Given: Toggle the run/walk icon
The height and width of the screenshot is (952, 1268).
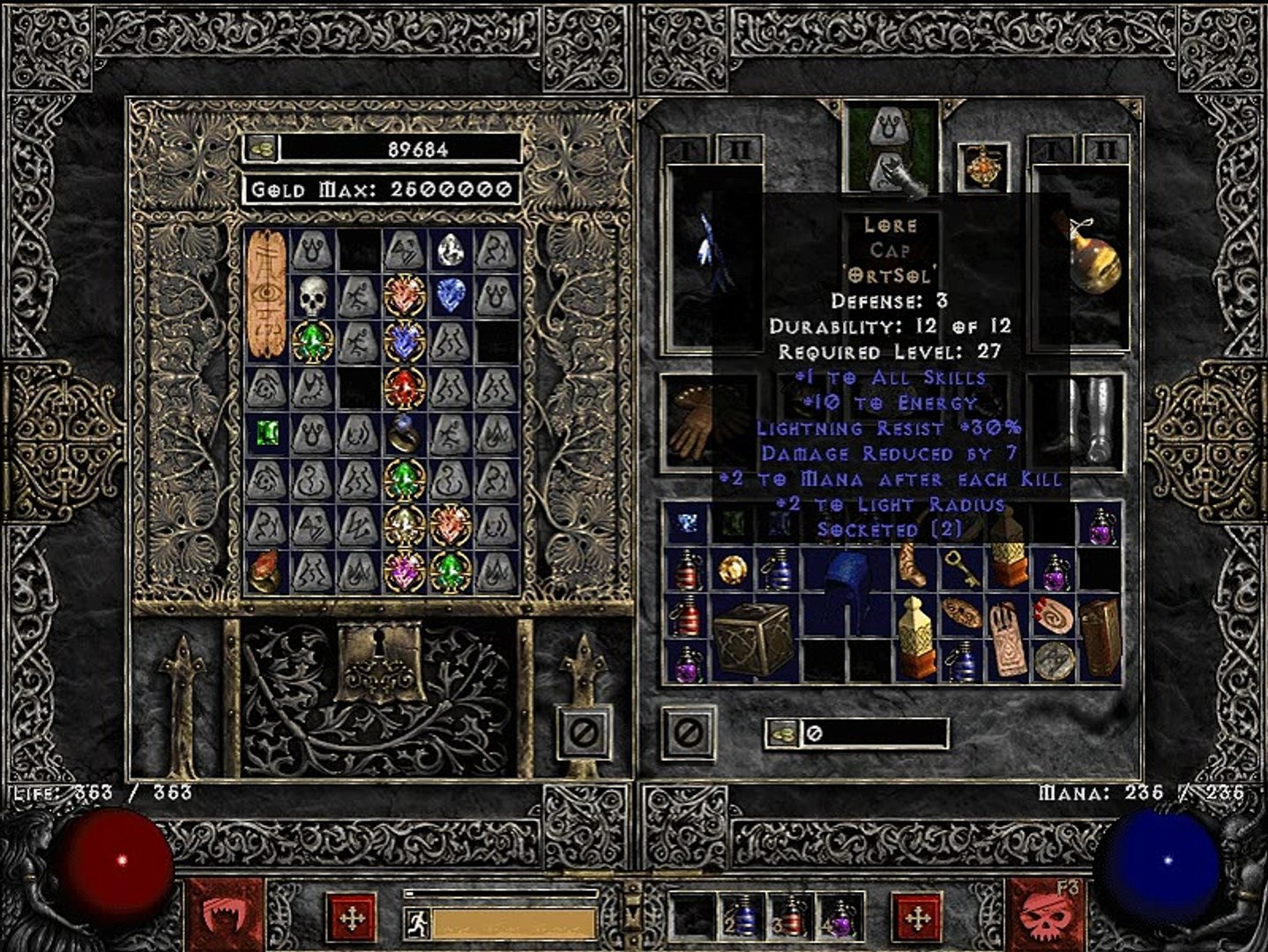Looking at the screenshot, I should tap(417, 923).
